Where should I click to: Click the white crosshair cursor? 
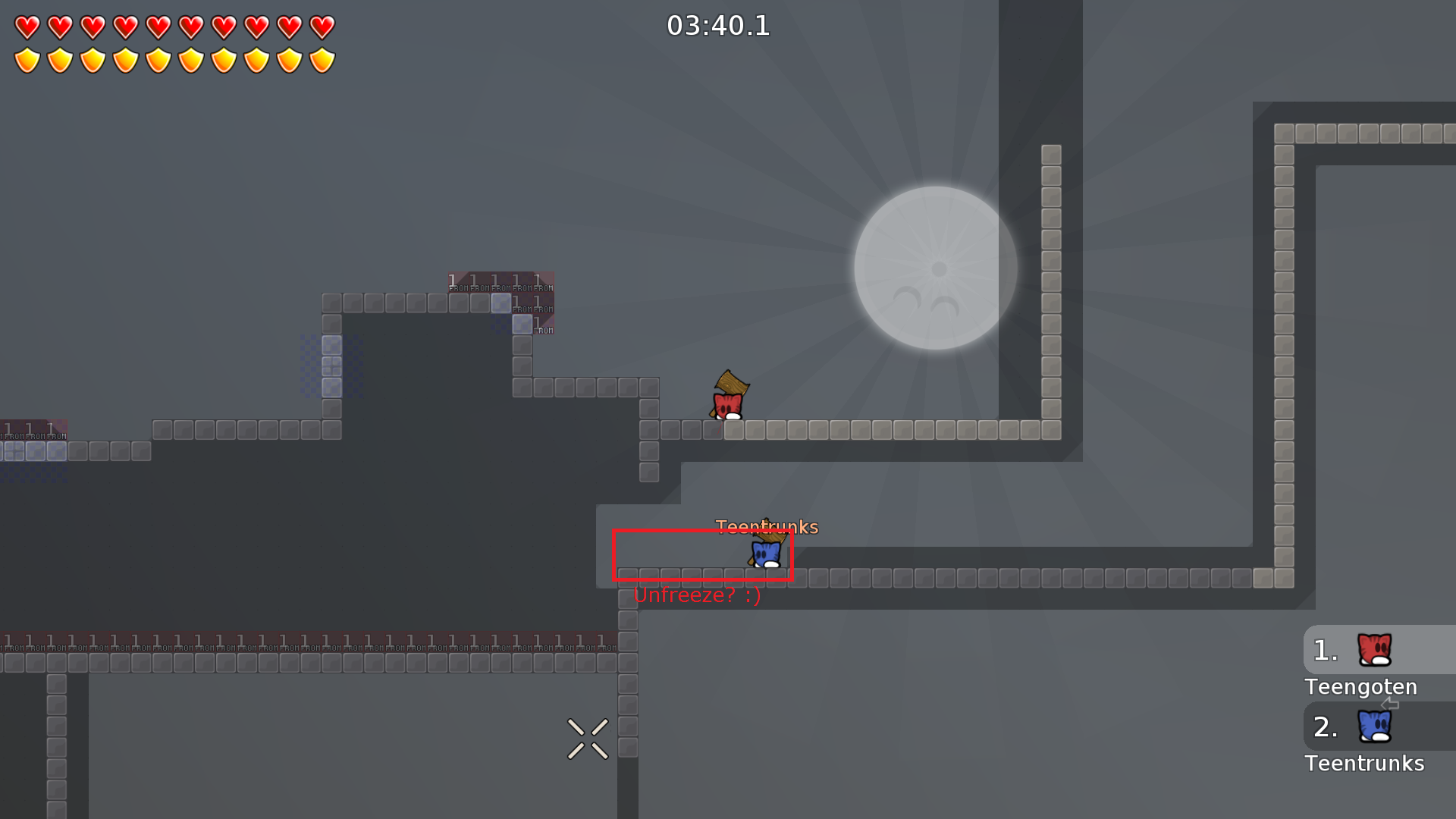point(587,738)
